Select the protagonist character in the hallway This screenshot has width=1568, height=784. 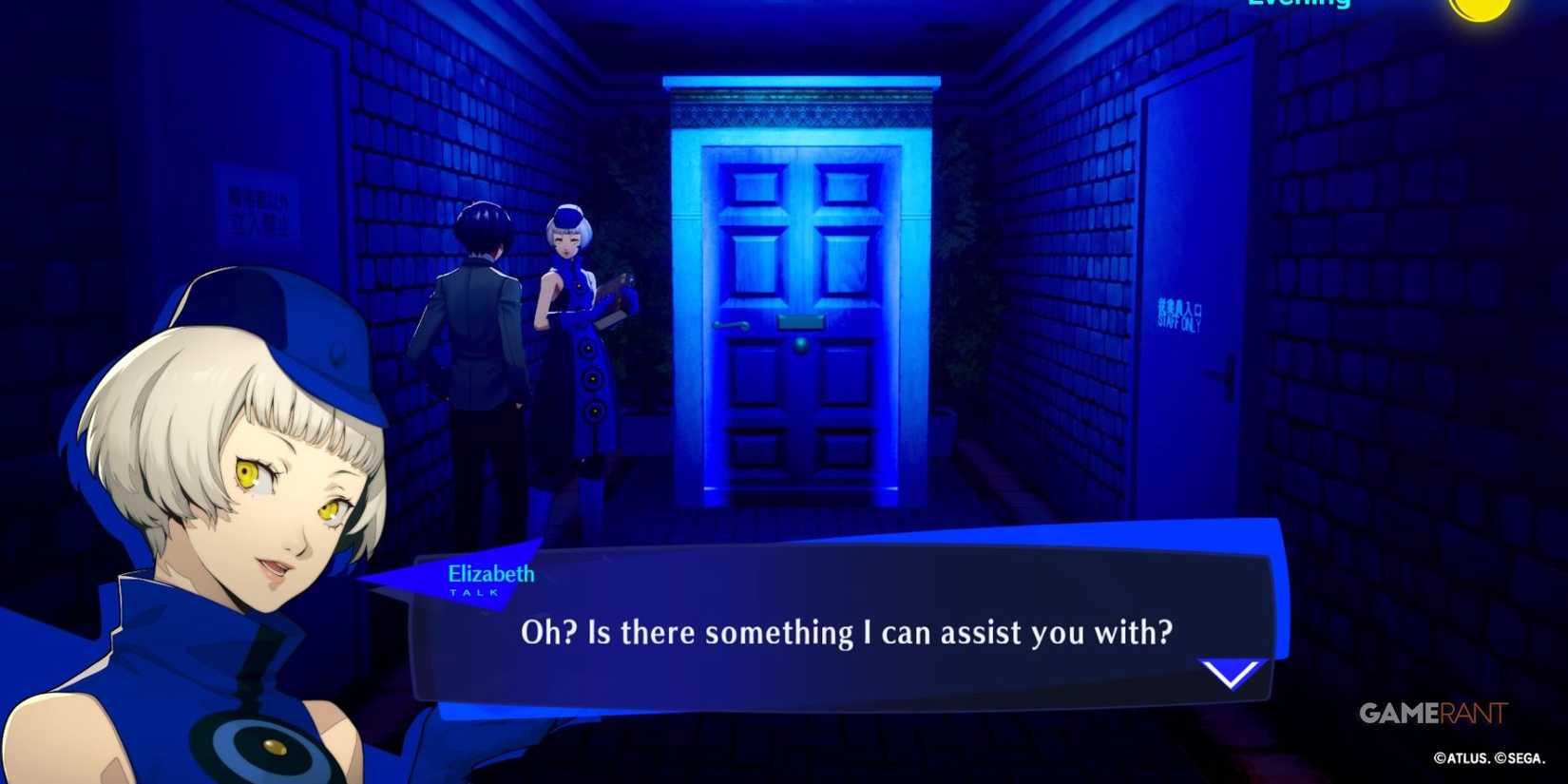(x=475, y=333)
